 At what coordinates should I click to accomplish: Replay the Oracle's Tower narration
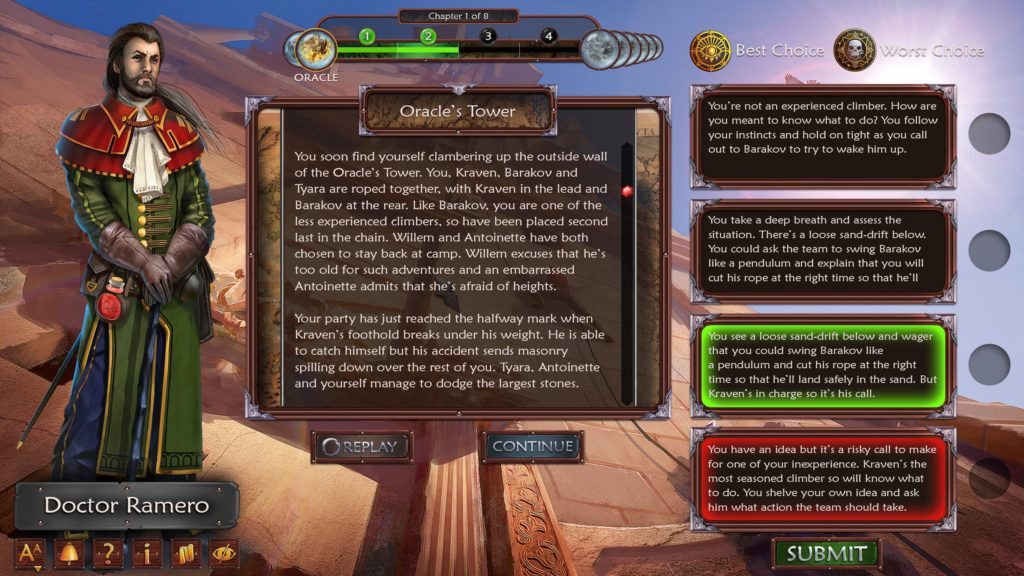[x=361, y=447]
